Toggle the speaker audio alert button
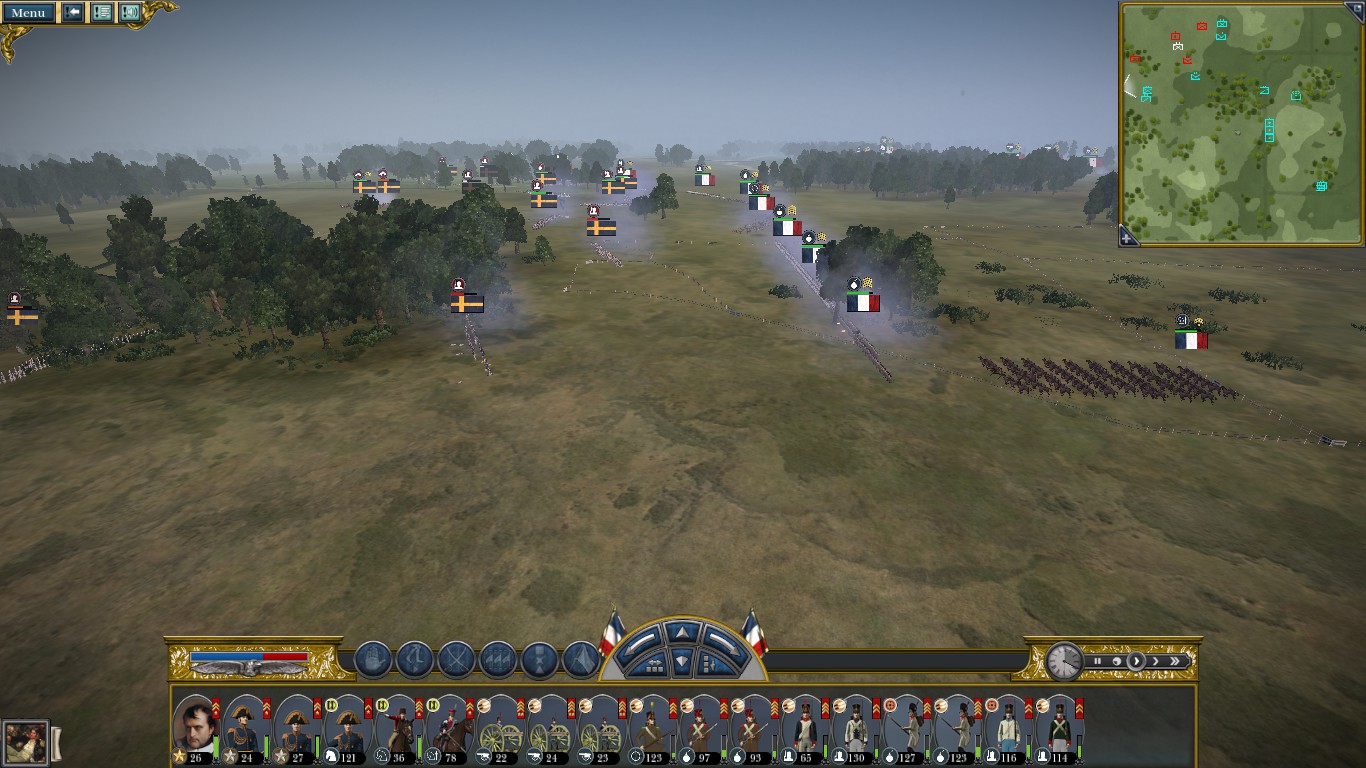Screen dimensions: 1366x768 pos(130,13)
